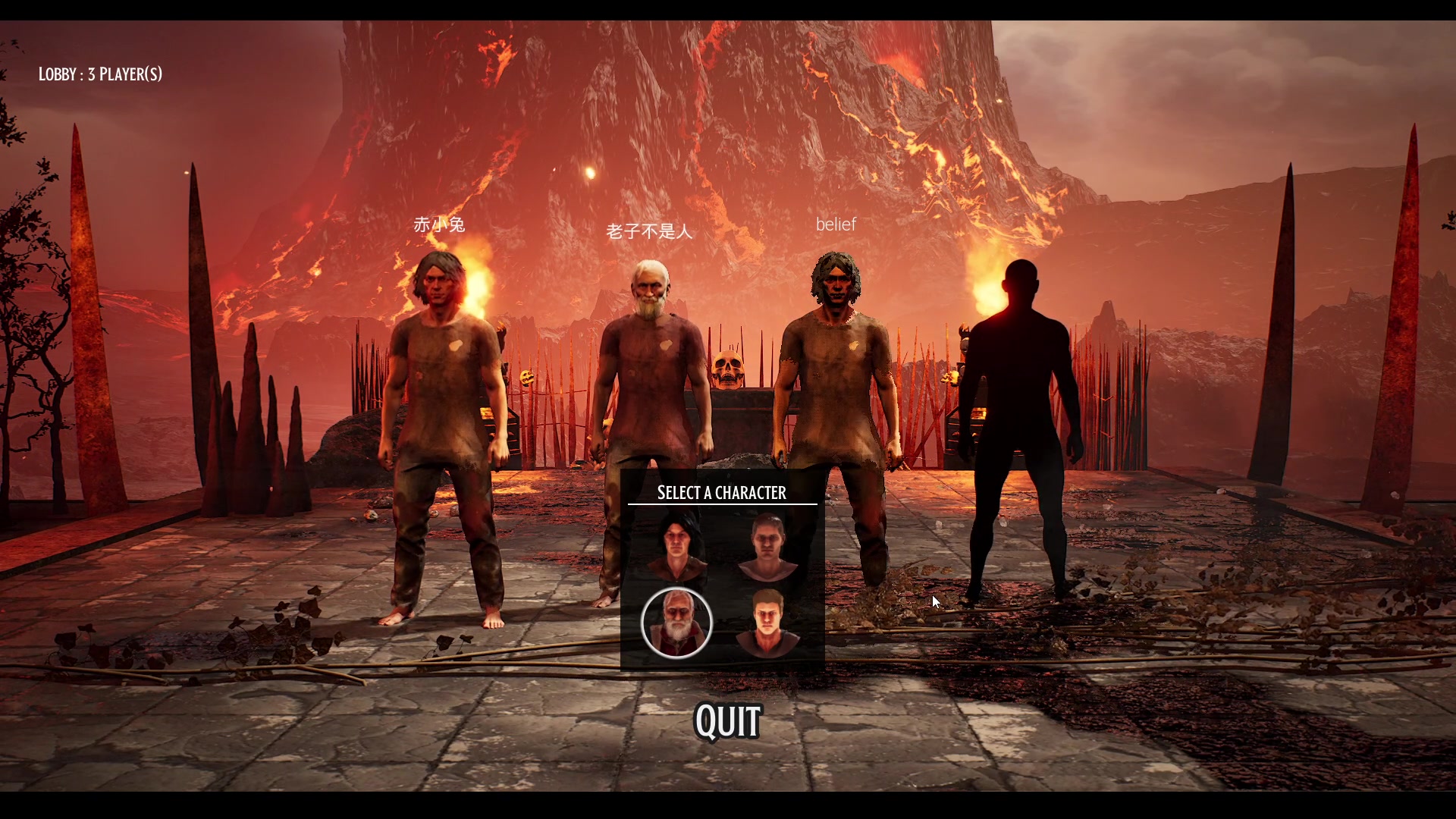Image resolution: width=1456 pixels, height=819 pixels.
Task: Select the dark long-haired character portrait
Action: 677,546
